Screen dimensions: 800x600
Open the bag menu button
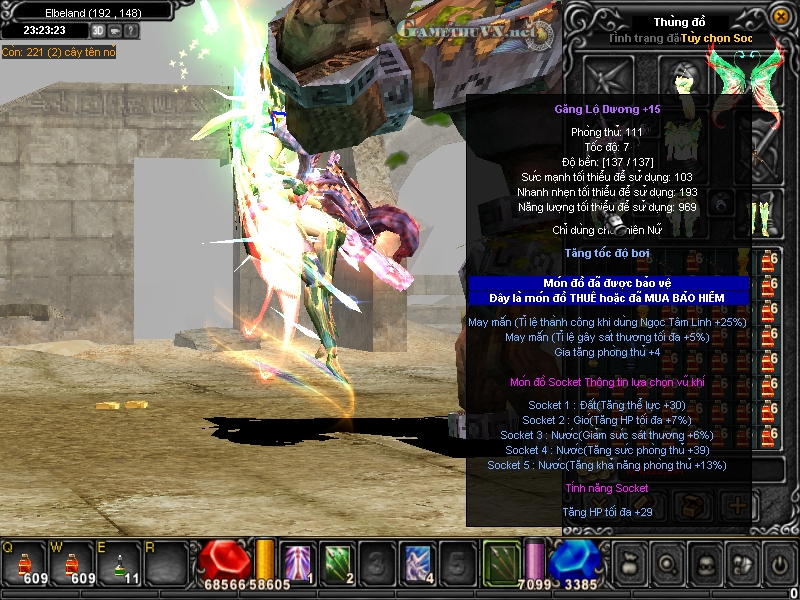pyautogui.click(x=629, y=563)
